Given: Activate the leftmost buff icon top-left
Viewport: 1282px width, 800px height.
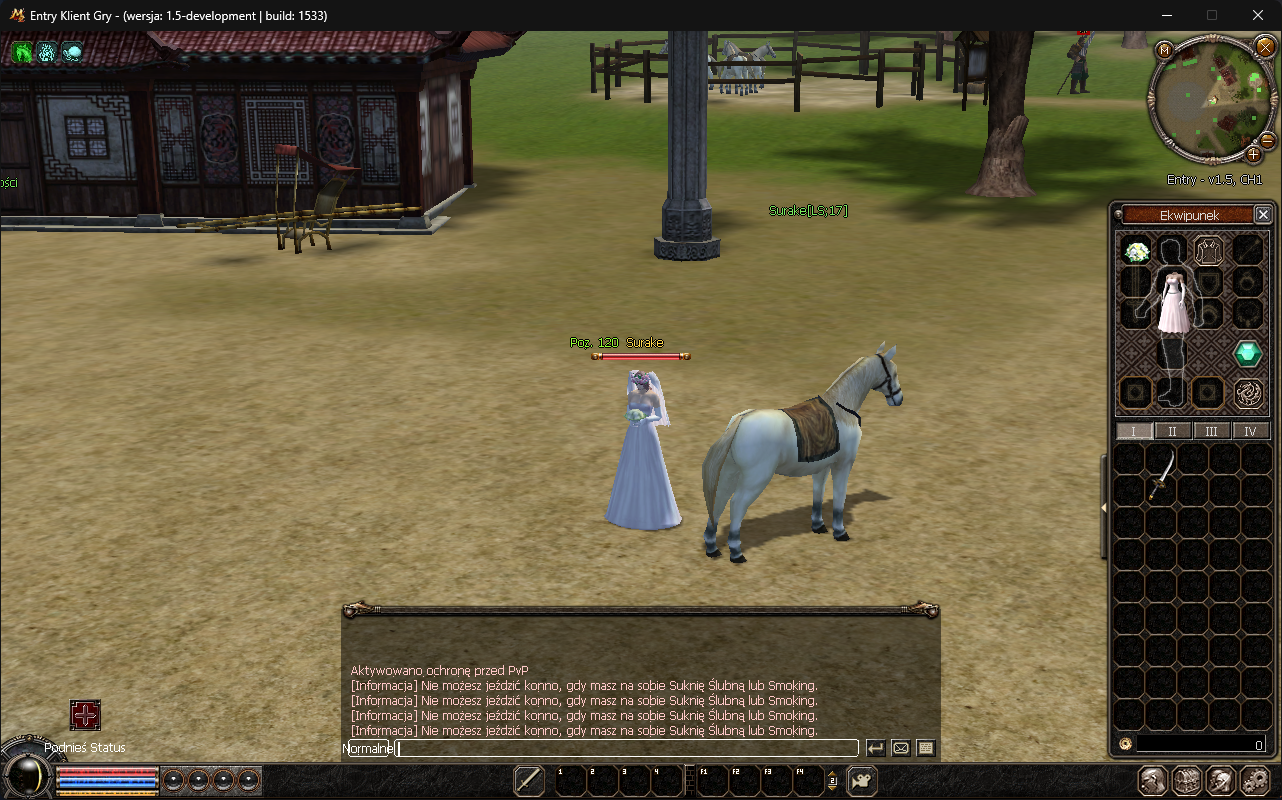Looking at the screenshot, I should click(x=21, y=52).
